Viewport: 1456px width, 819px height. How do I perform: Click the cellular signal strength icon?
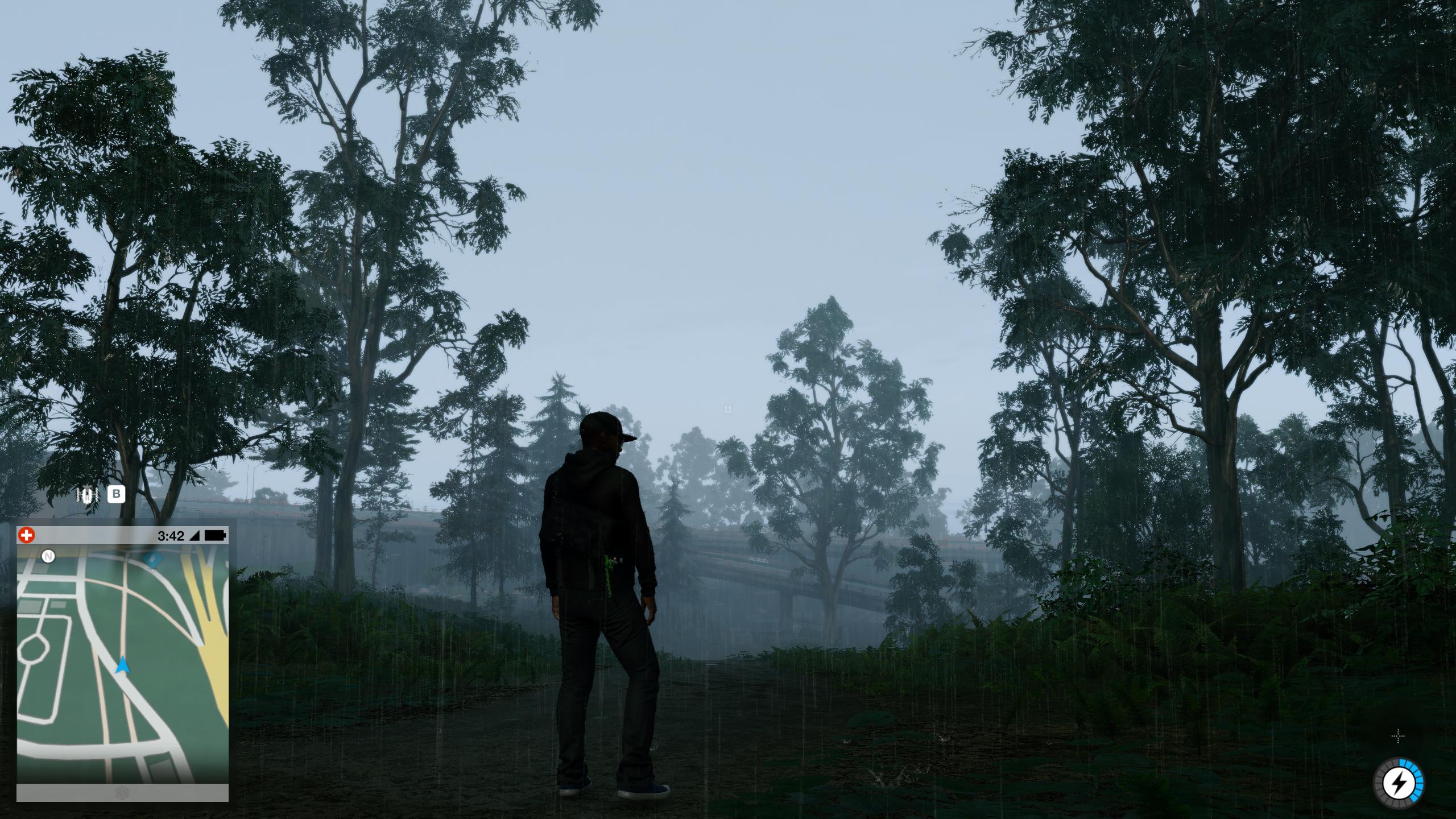point(197,535)
